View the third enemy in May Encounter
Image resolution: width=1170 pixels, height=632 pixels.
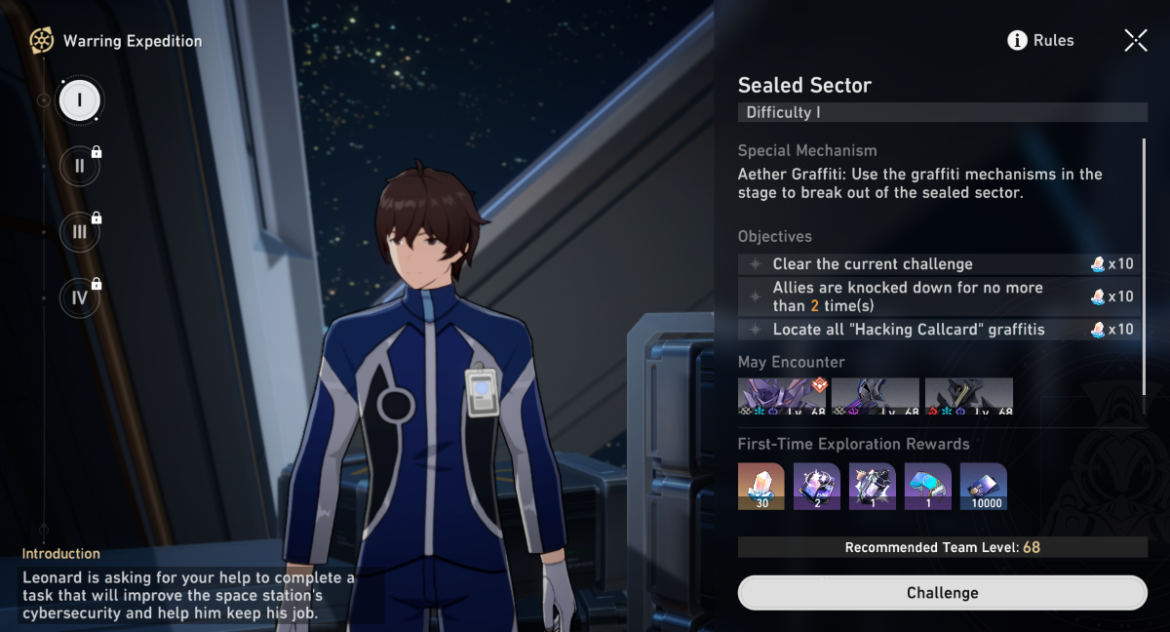(968, 396)
